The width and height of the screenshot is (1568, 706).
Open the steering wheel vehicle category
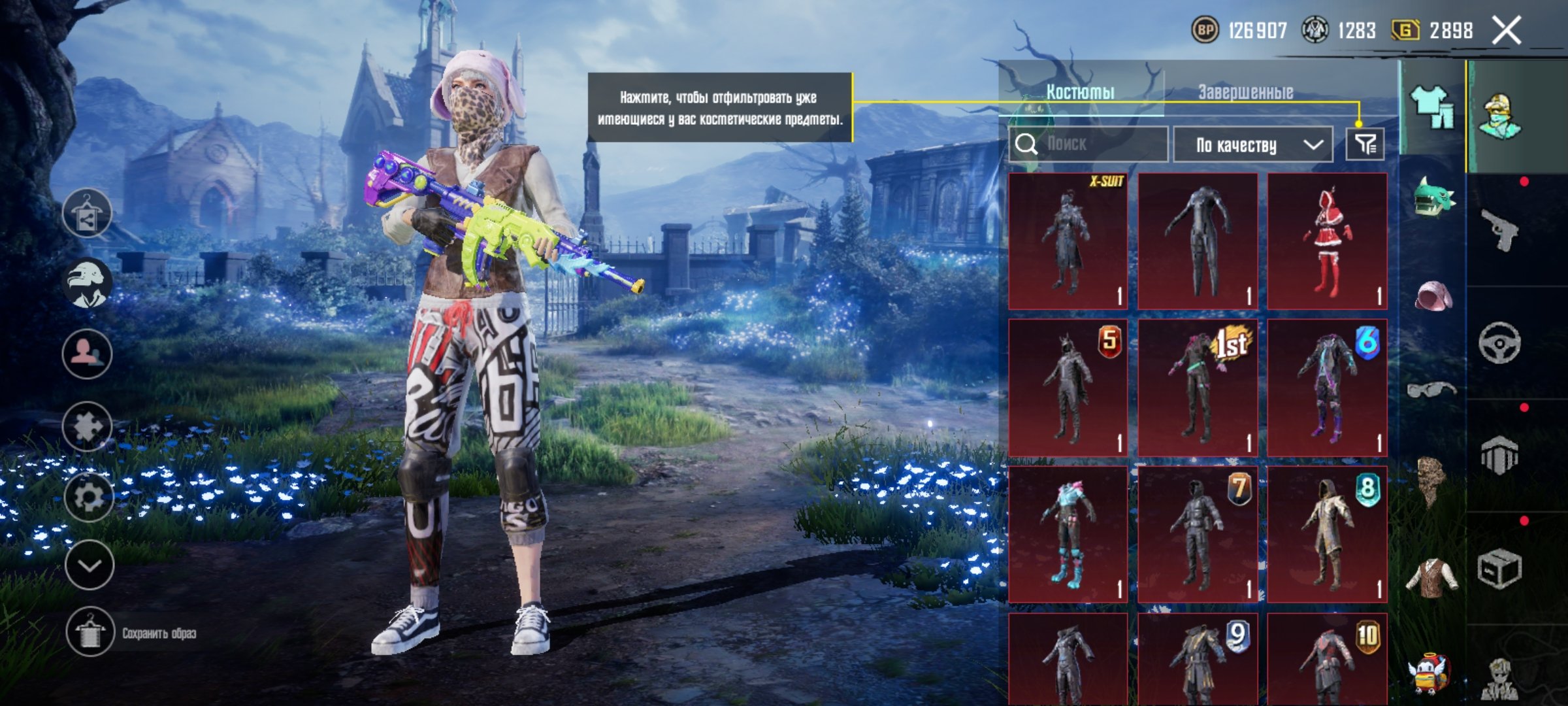[x=1500, y=343]
